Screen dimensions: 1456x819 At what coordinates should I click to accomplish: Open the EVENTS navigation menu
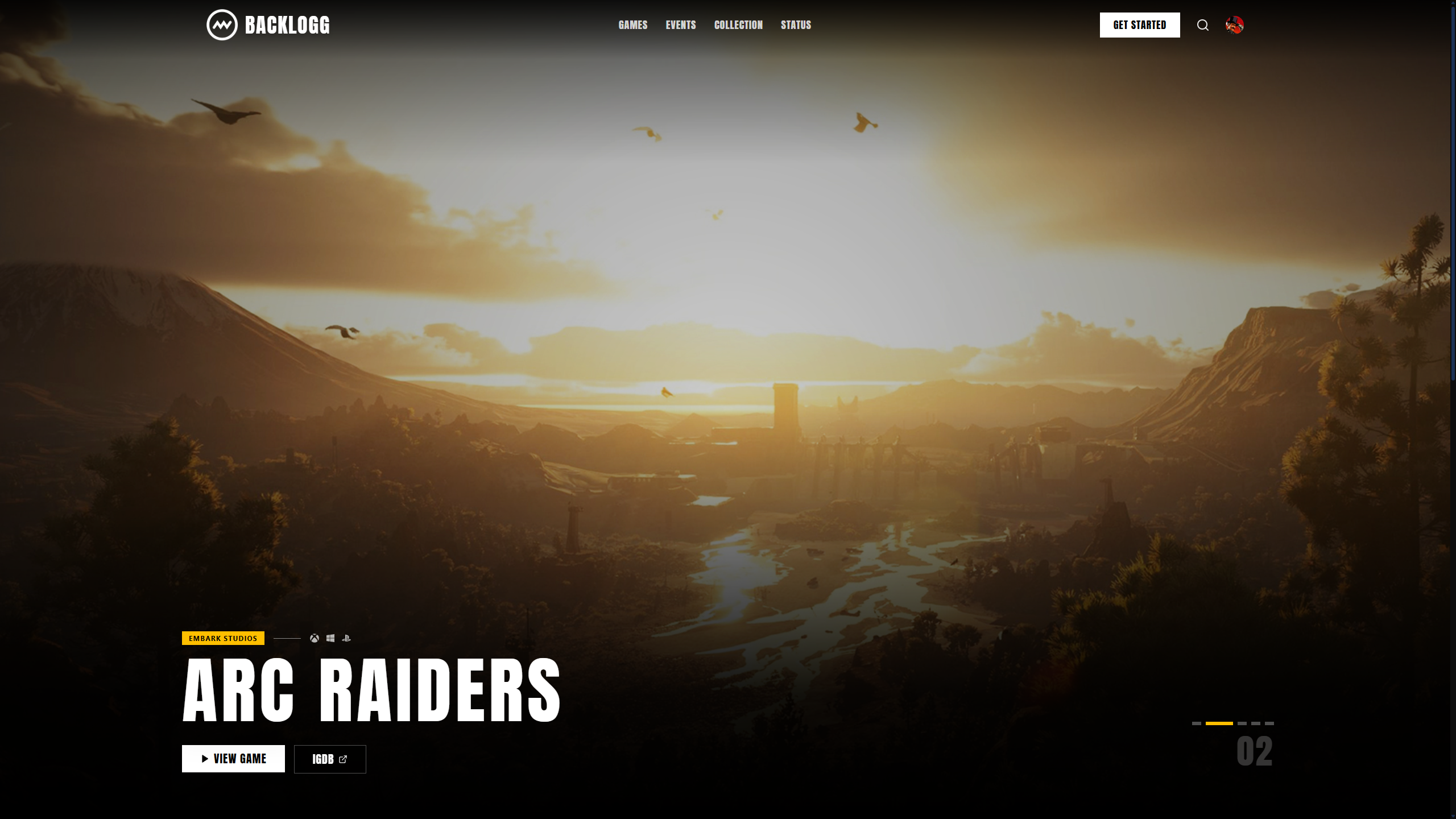tap(681, 24)
